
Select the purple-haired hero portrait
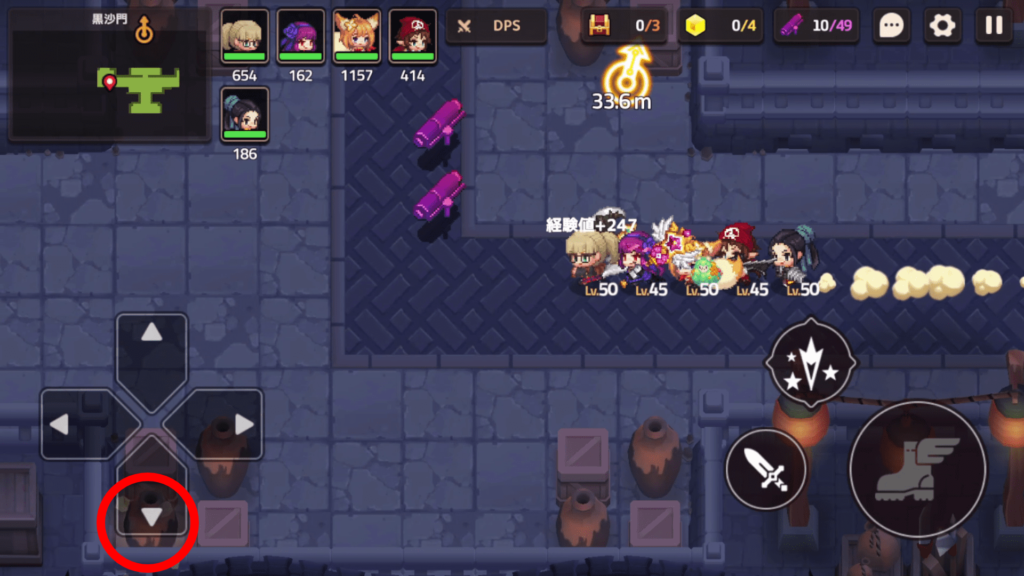tap(300, 36)
